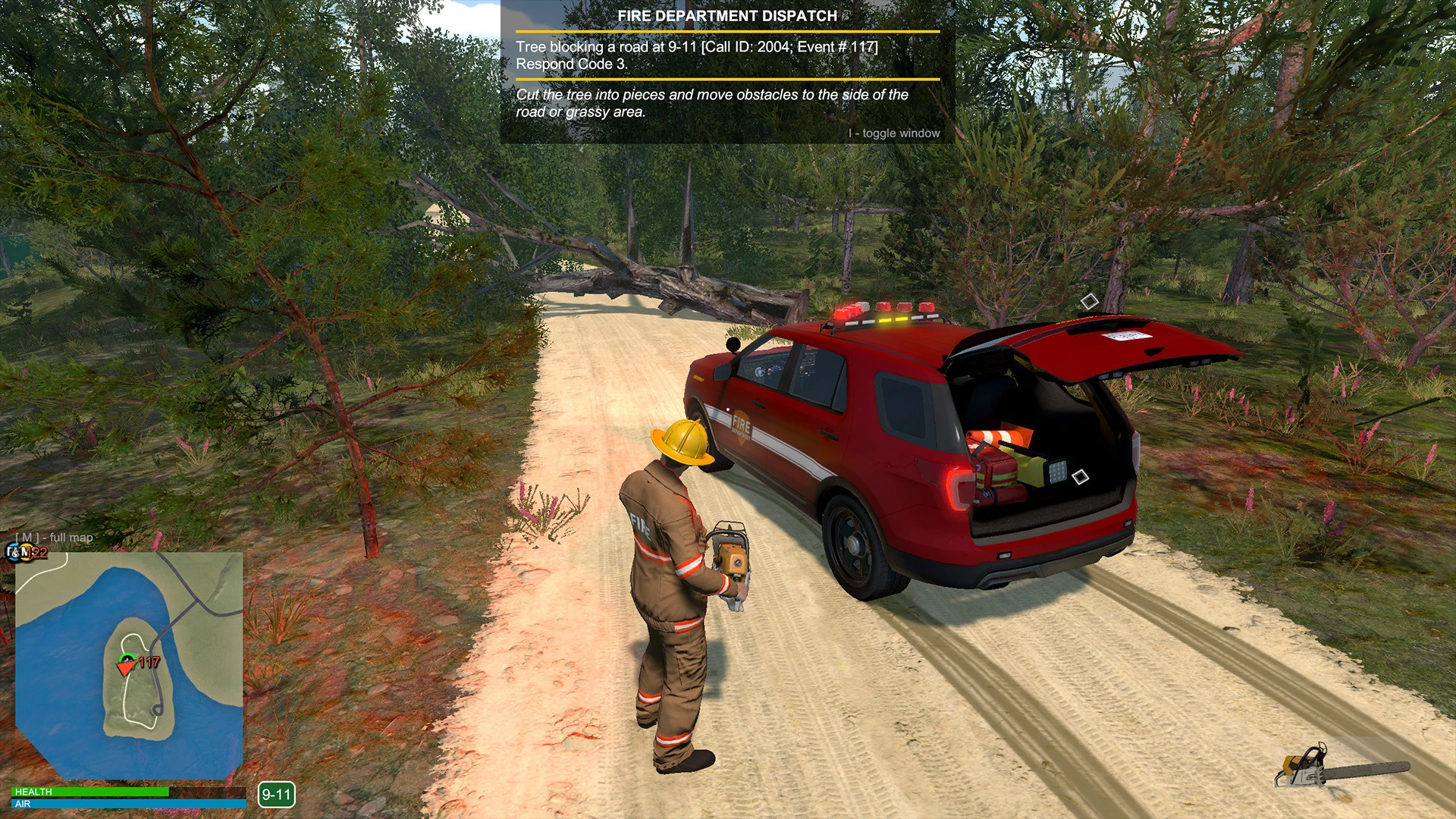This screenshot has width=1456, height=819.
Task: Select the red 117 event marker on minimap
Action: 146,663
